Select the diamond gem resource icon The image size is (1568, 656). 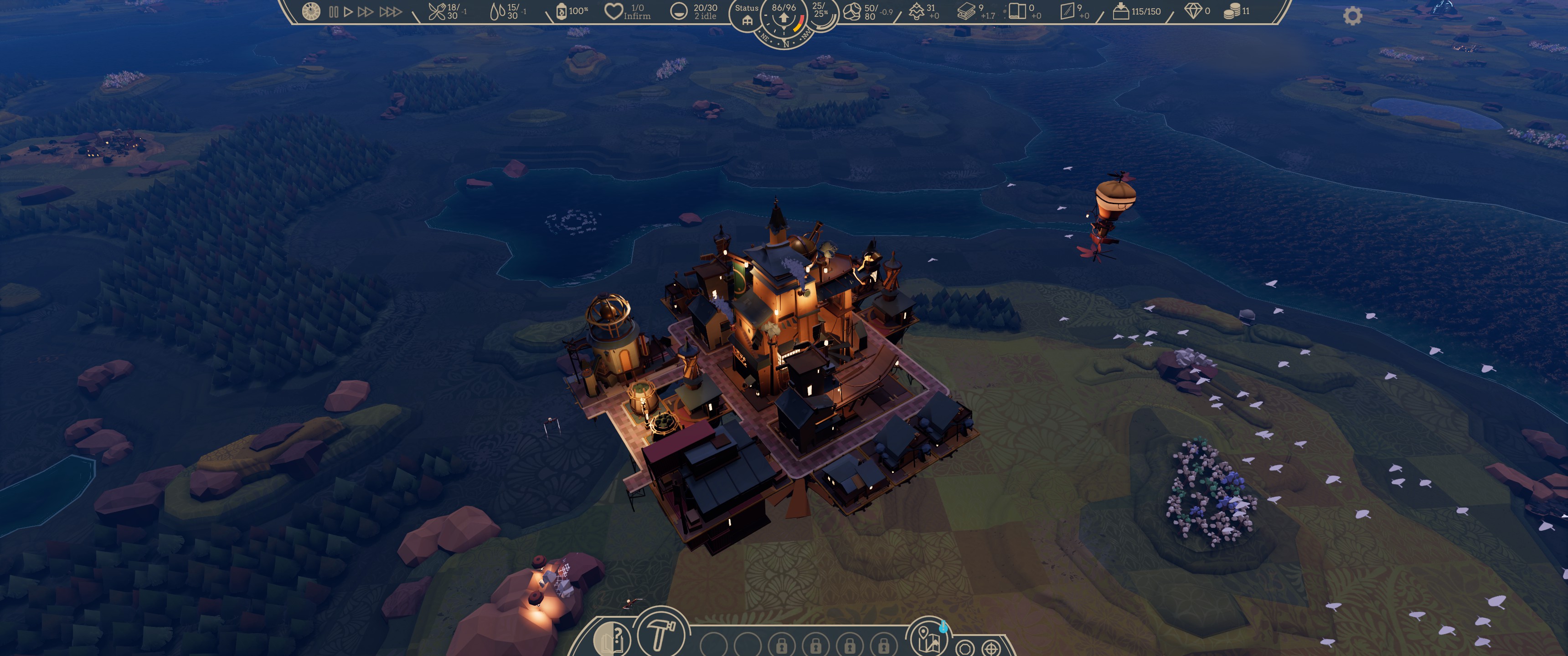pos(1193,11)
